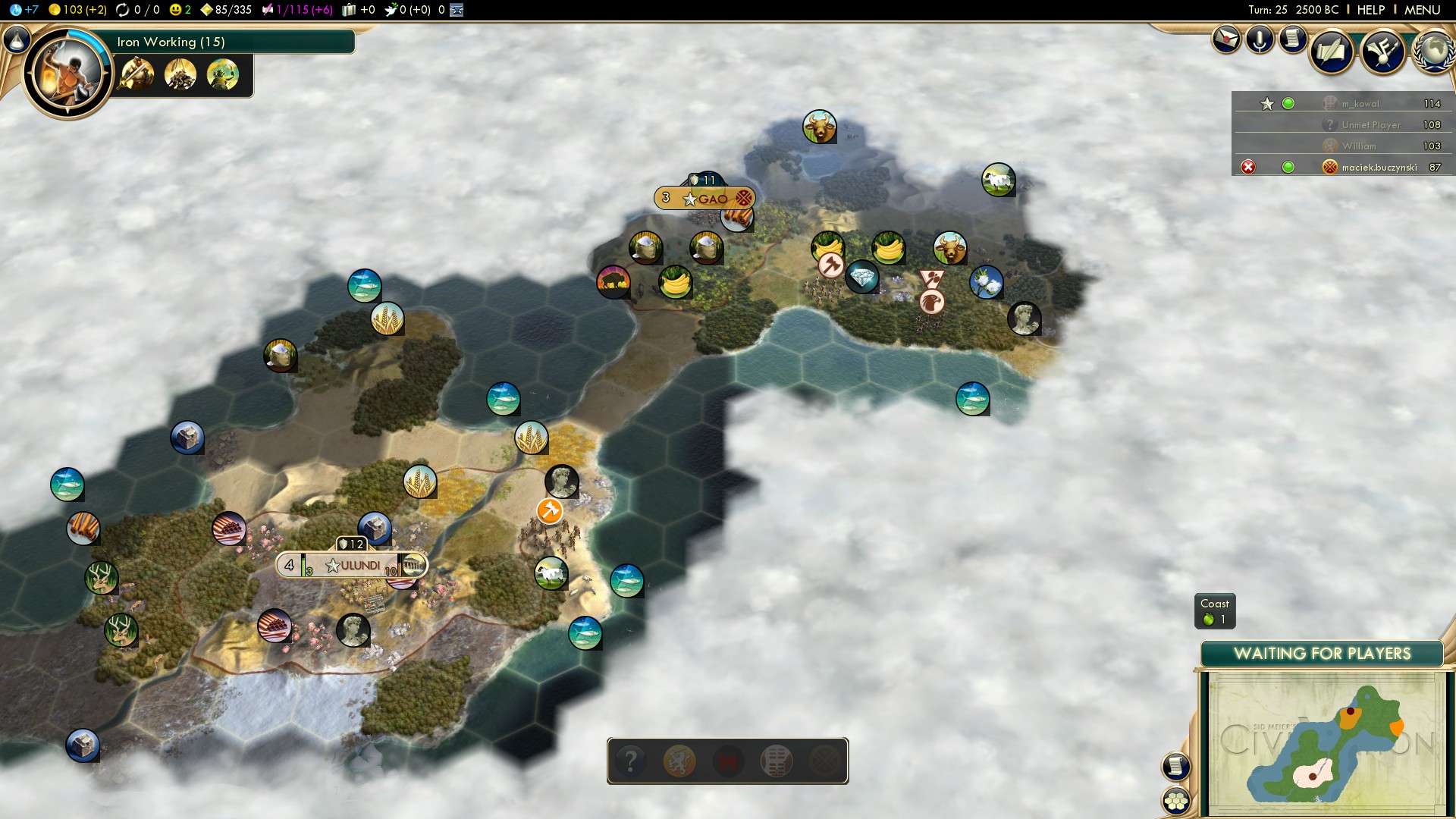Toggle the microphone voice chat button
The image size is (1456, 819).
pyautogui.click(x=1259, y=39)
